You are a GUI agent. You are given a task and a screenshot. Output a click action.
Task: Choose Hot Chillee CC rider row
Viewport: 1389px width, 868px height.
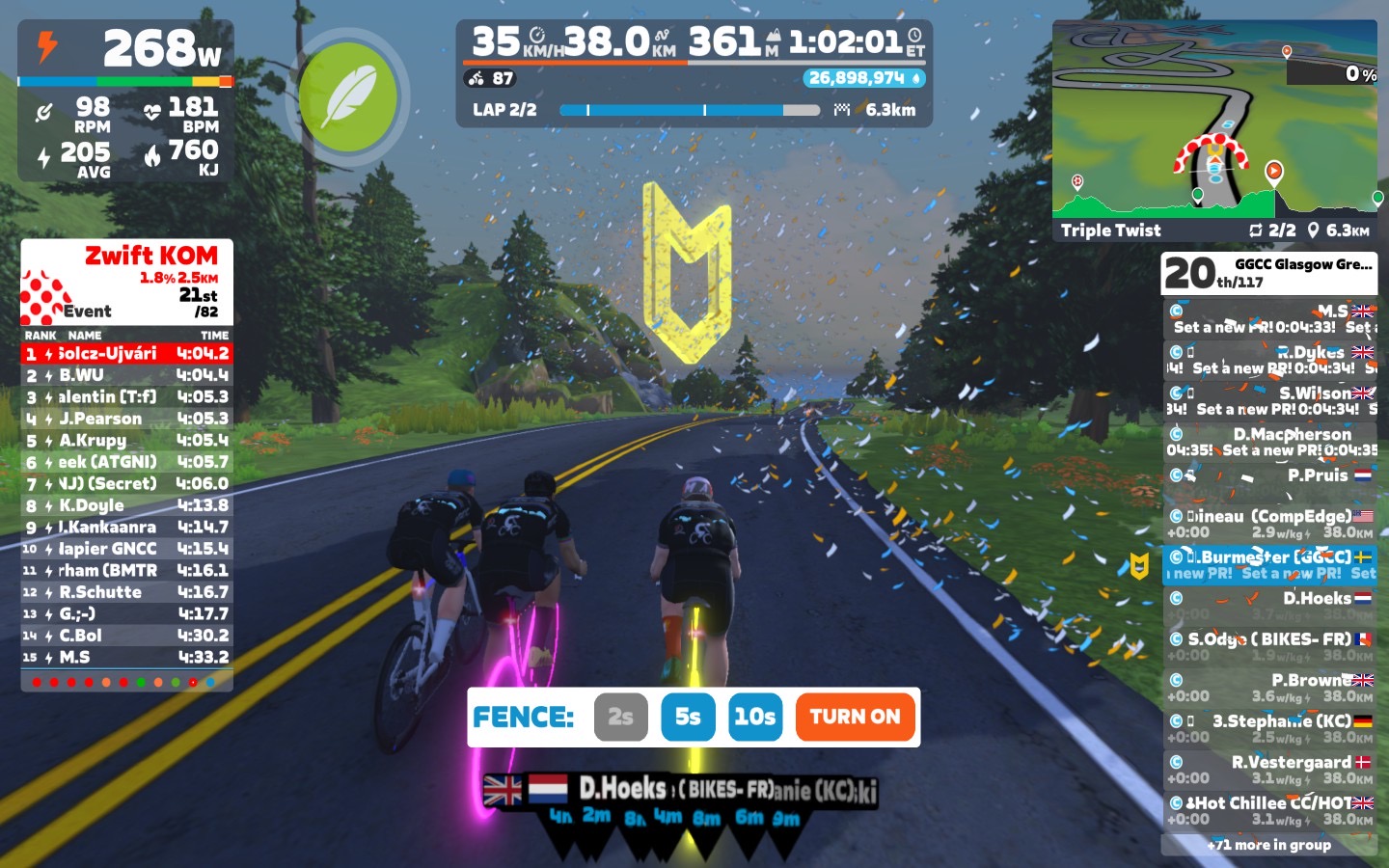coord(1269,810)
